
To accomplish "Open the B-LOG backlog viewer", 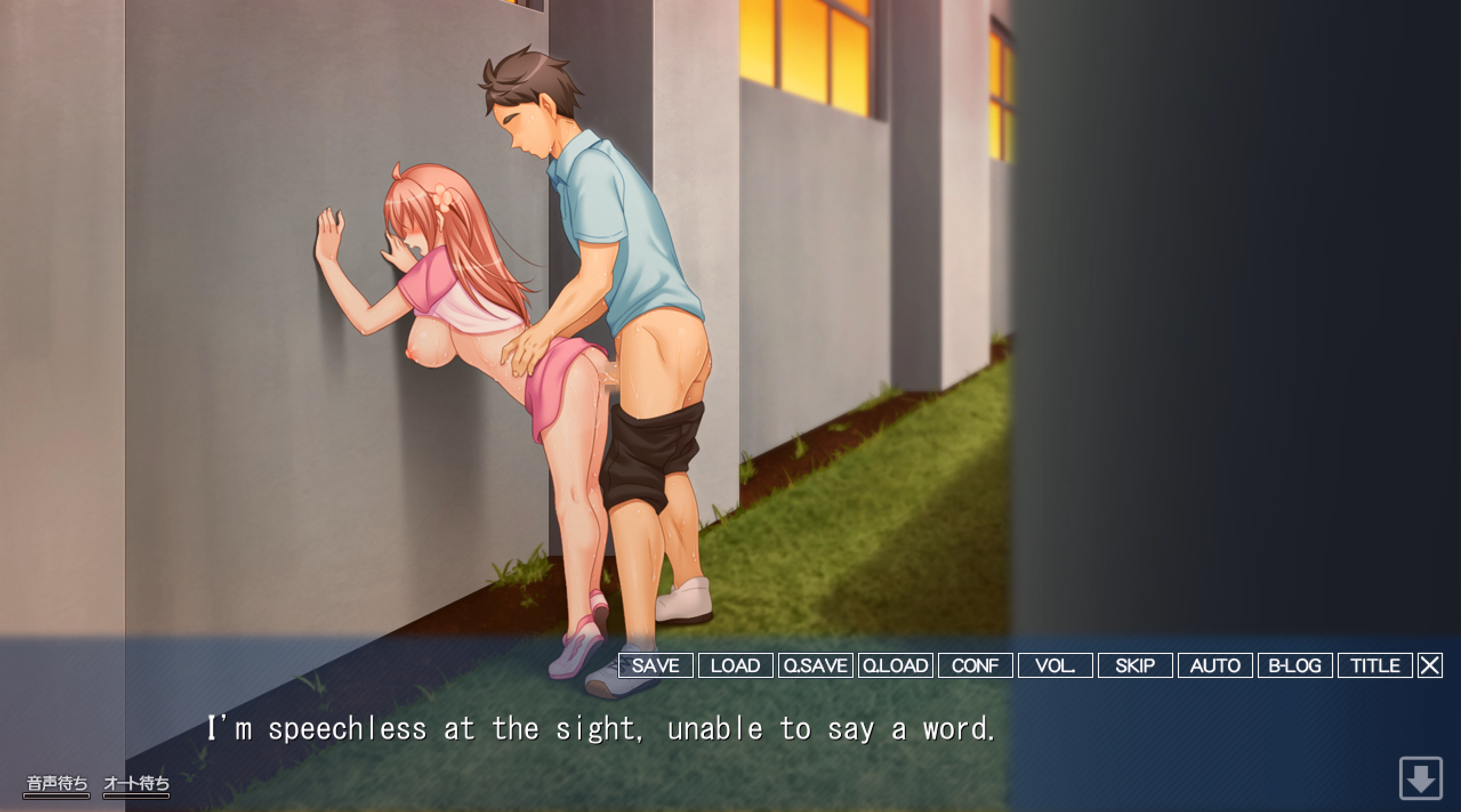I will point(1294,665).
